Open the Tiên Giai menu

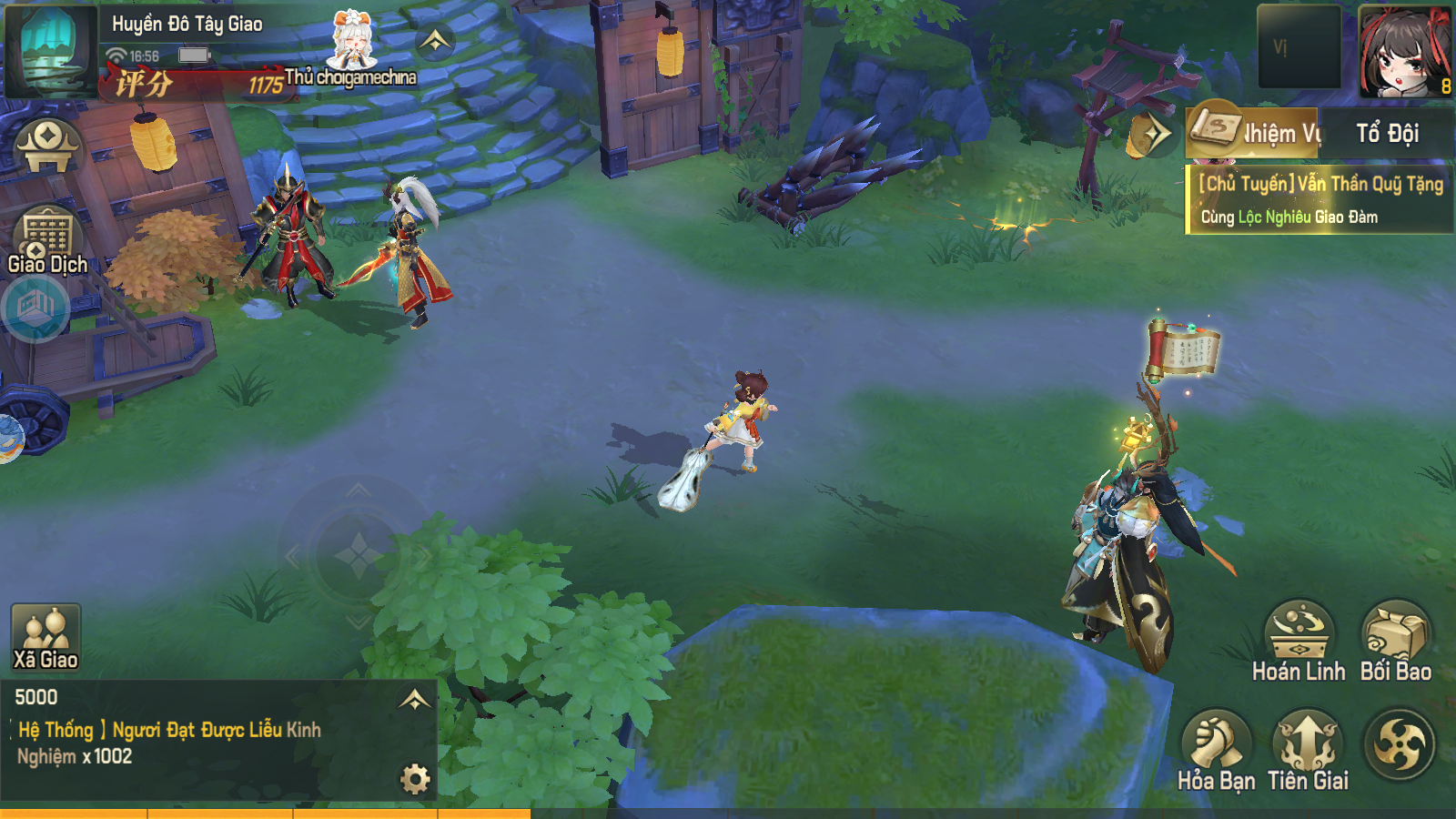(1308, 749)
